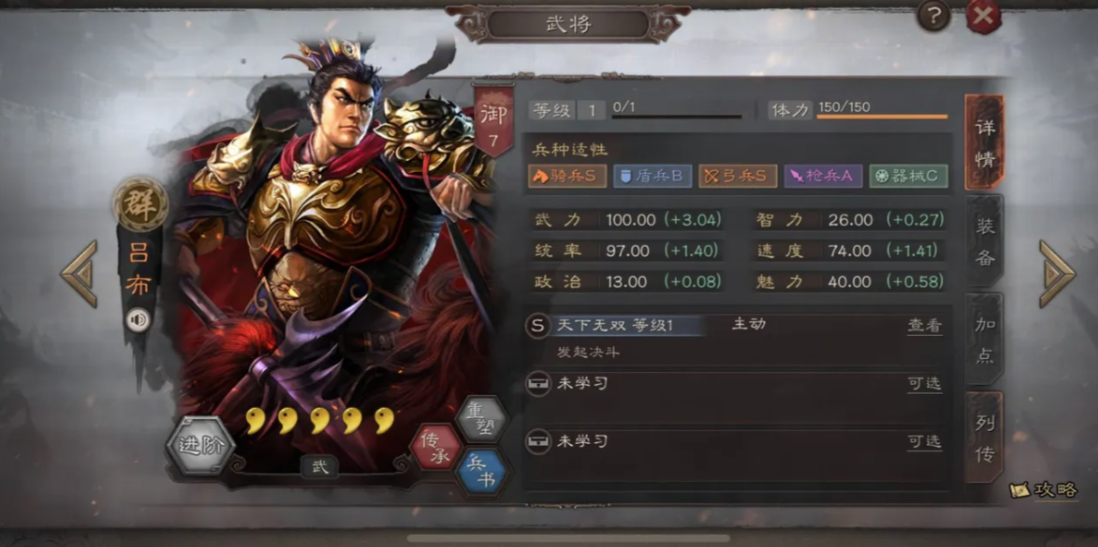The height and width of the screenshot is (547, 1098).
Task: Select the 器械C siege aptitude tag
Action: click(x=908, y=177)
